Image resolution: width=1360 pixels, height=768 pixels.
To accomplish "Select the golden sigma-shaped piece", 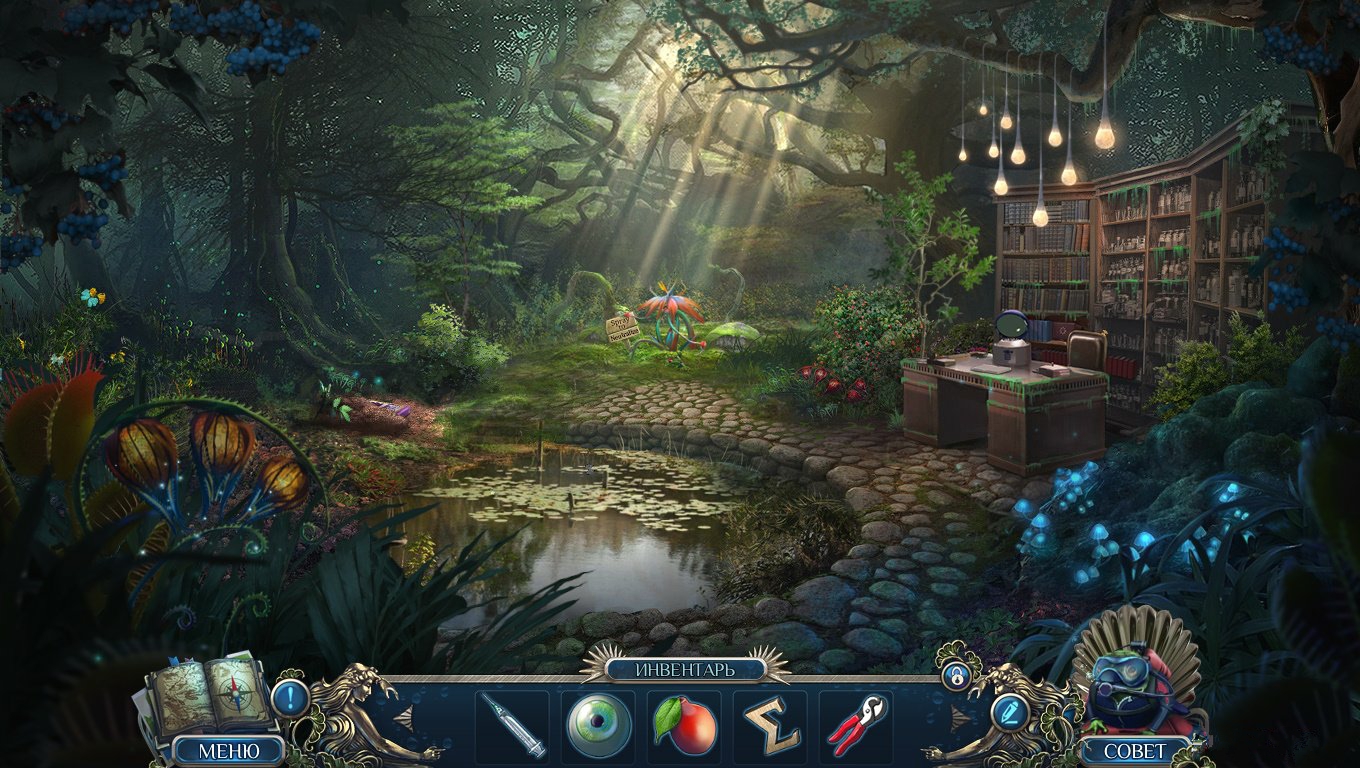I will click(x=771, y=725).
